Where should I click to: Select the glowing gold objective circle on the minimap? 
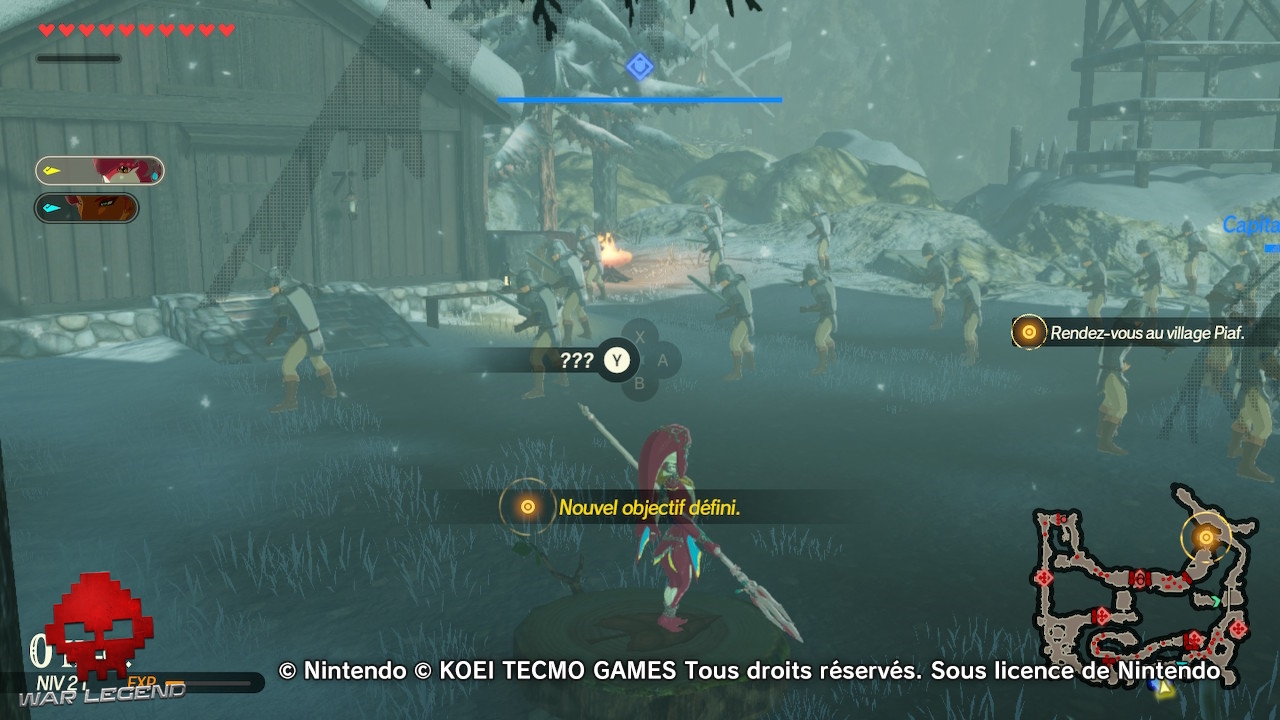(1206, 538)
